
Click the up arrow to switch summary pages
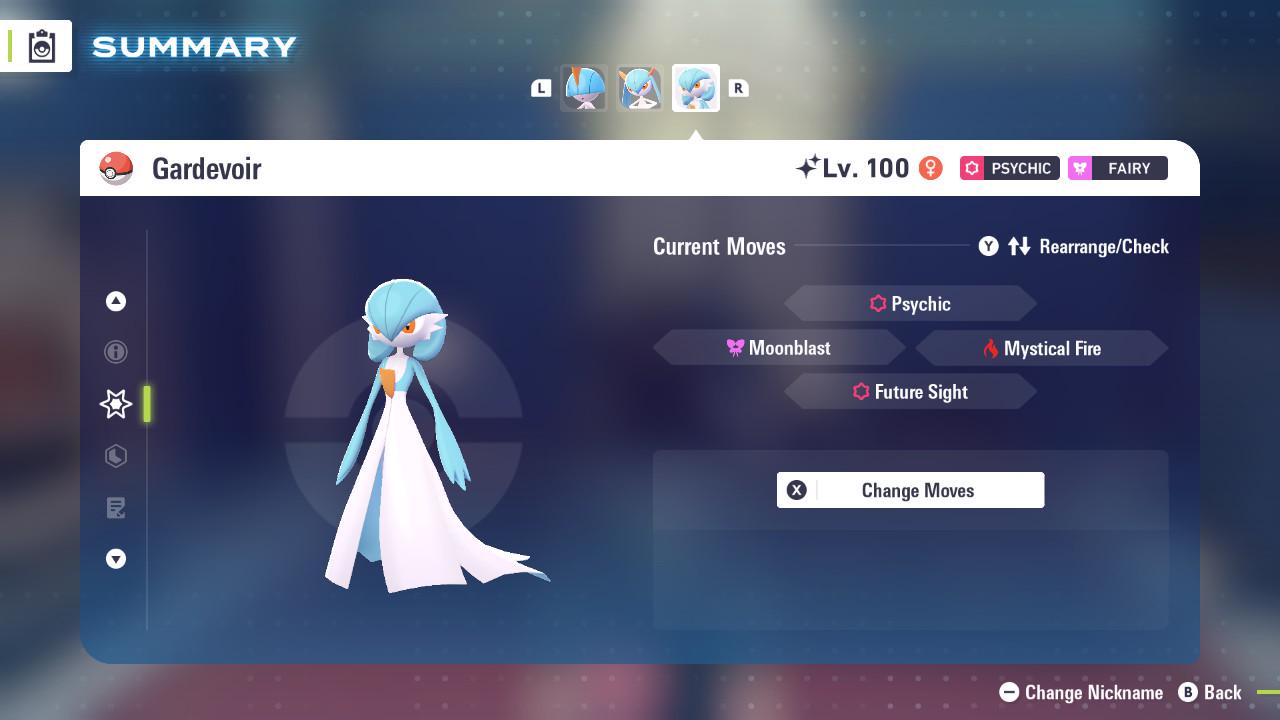116,301
